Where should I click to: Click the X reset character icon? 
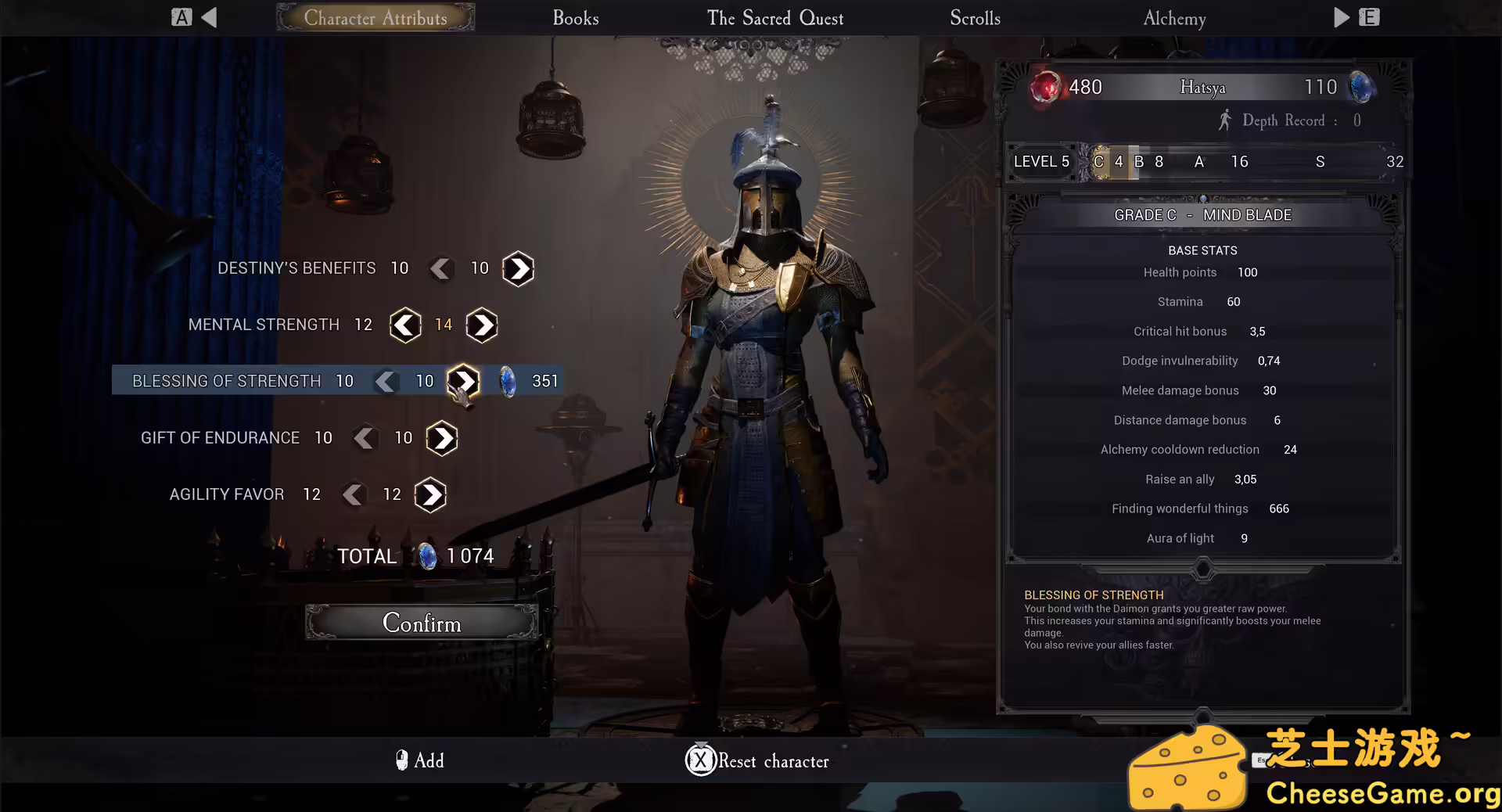coord(700,760)
